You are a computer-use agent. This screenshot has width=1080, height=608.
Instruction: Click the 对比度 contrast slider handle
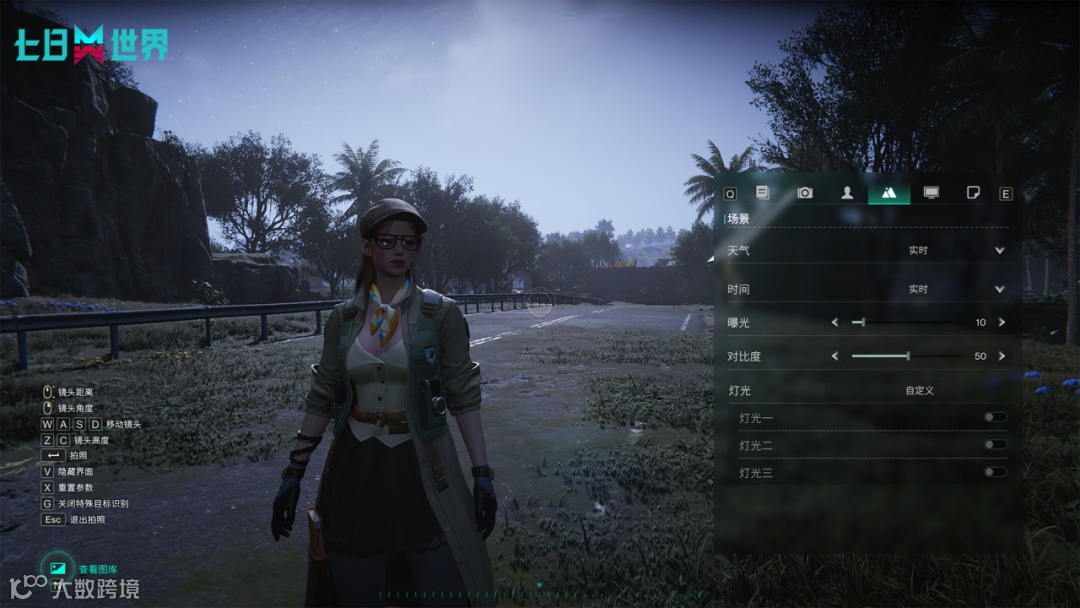click(908, 356)
